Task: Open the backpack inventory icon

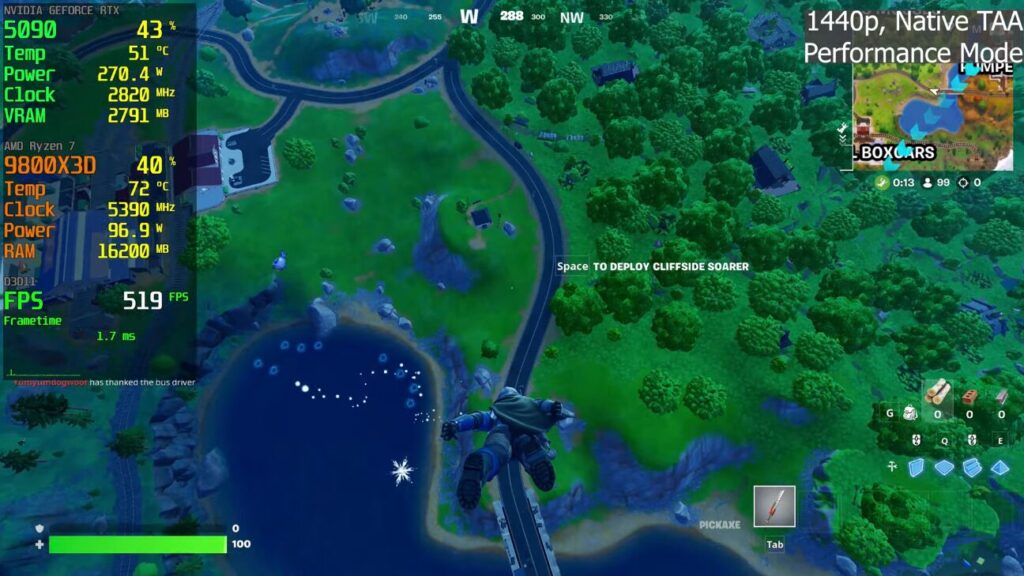Action: coord(910,412)
